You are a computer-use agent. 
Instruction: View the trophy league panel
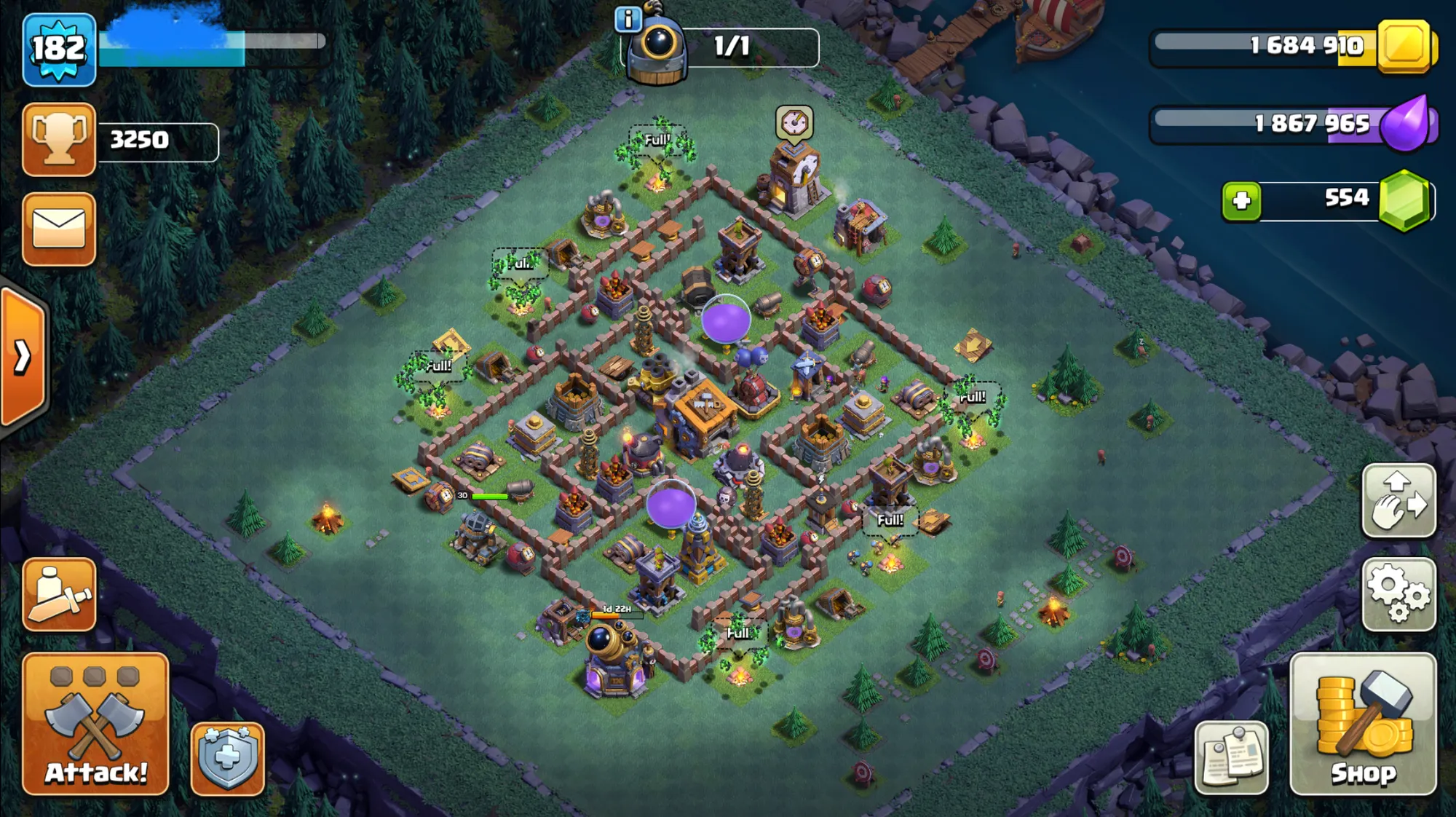coord(59,139)
